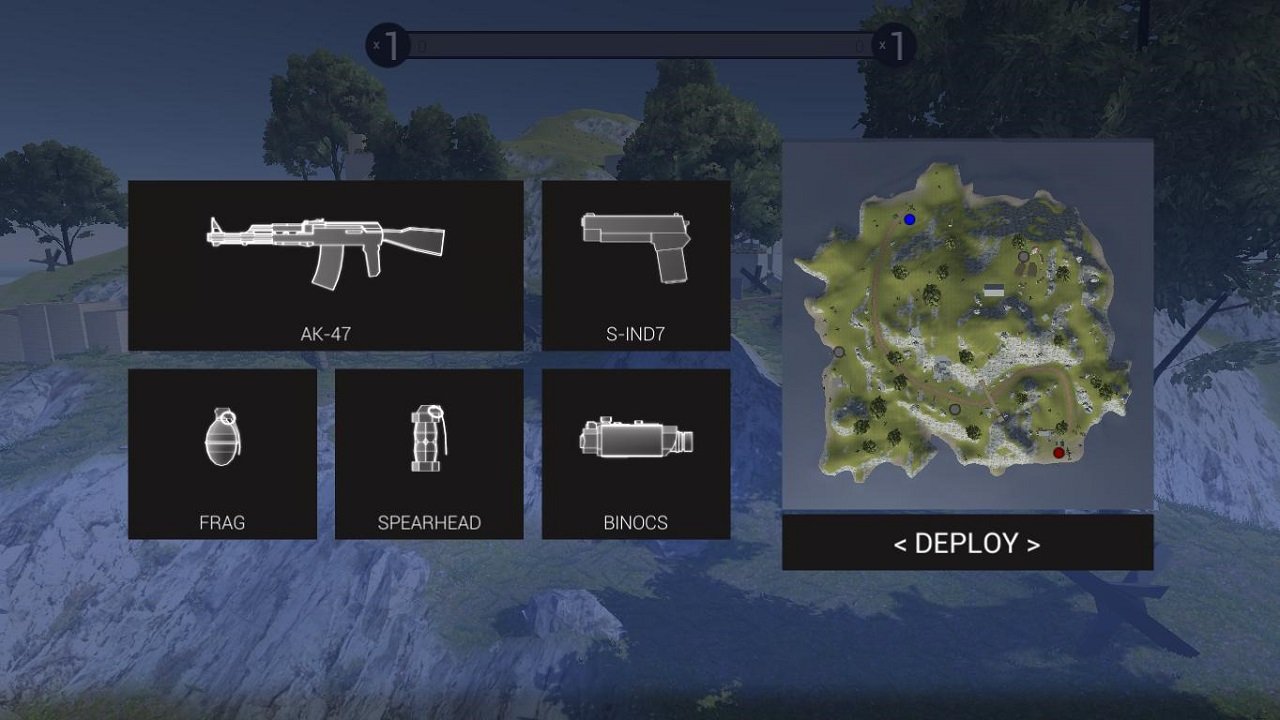Click the AK-47 weapon slot panel
The image size is (1280, 720).
pyautogui.click(x=325, y=265)
